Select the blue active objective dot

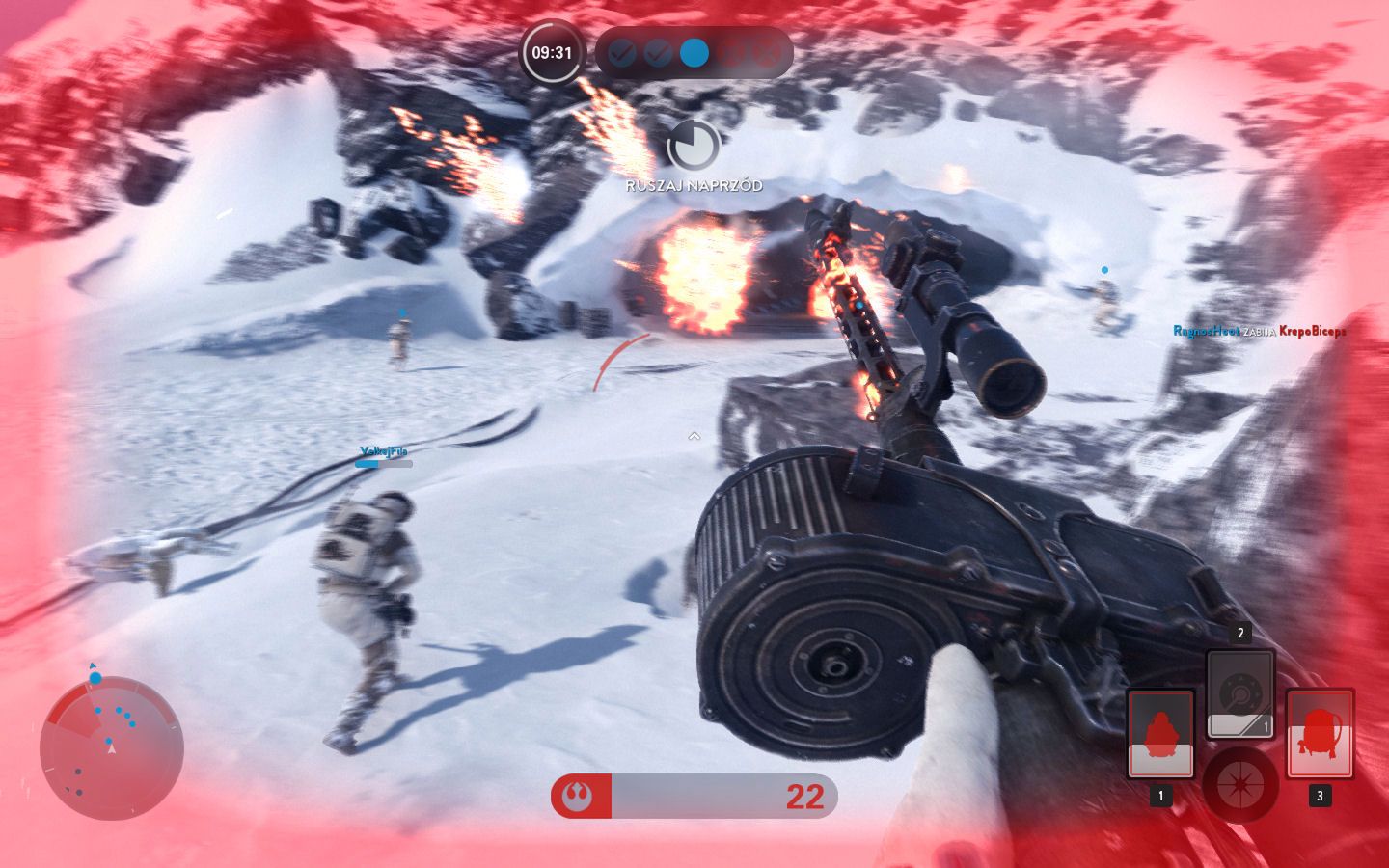[x=694, y=53]
